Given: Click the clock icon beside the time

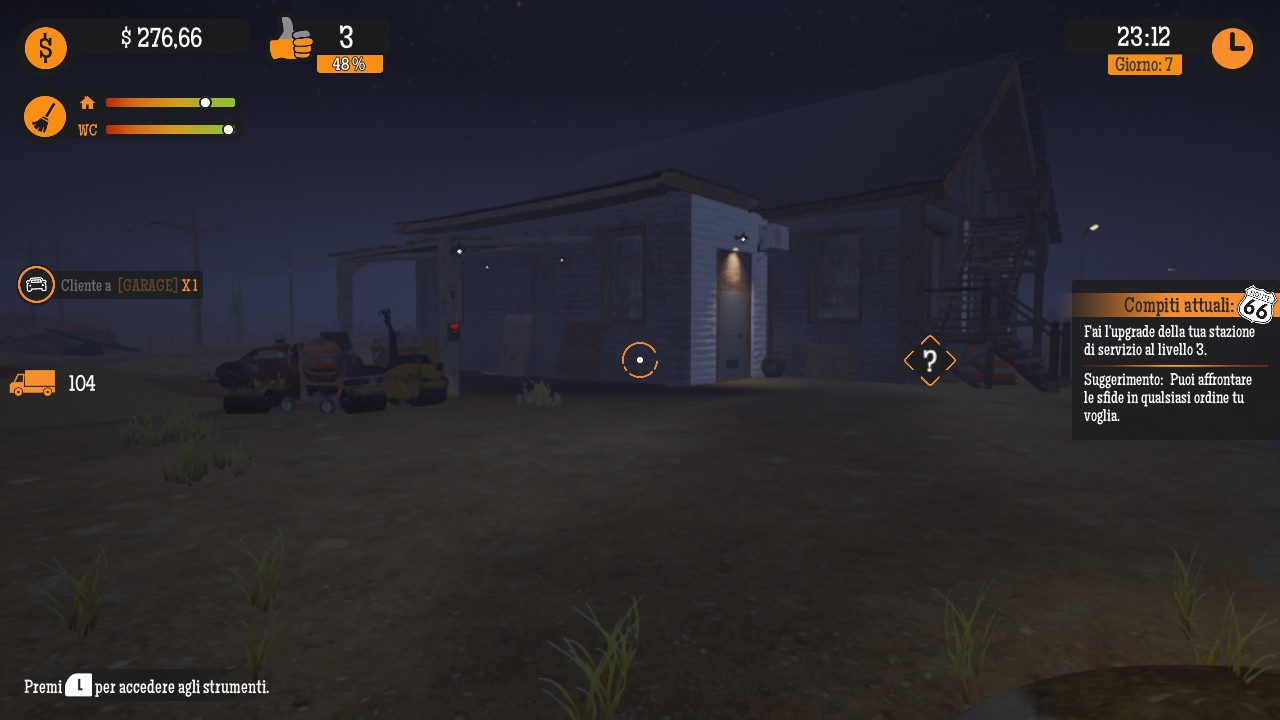Looking at the screenshot, I should pyautogui.click(x=1232, y=47).
